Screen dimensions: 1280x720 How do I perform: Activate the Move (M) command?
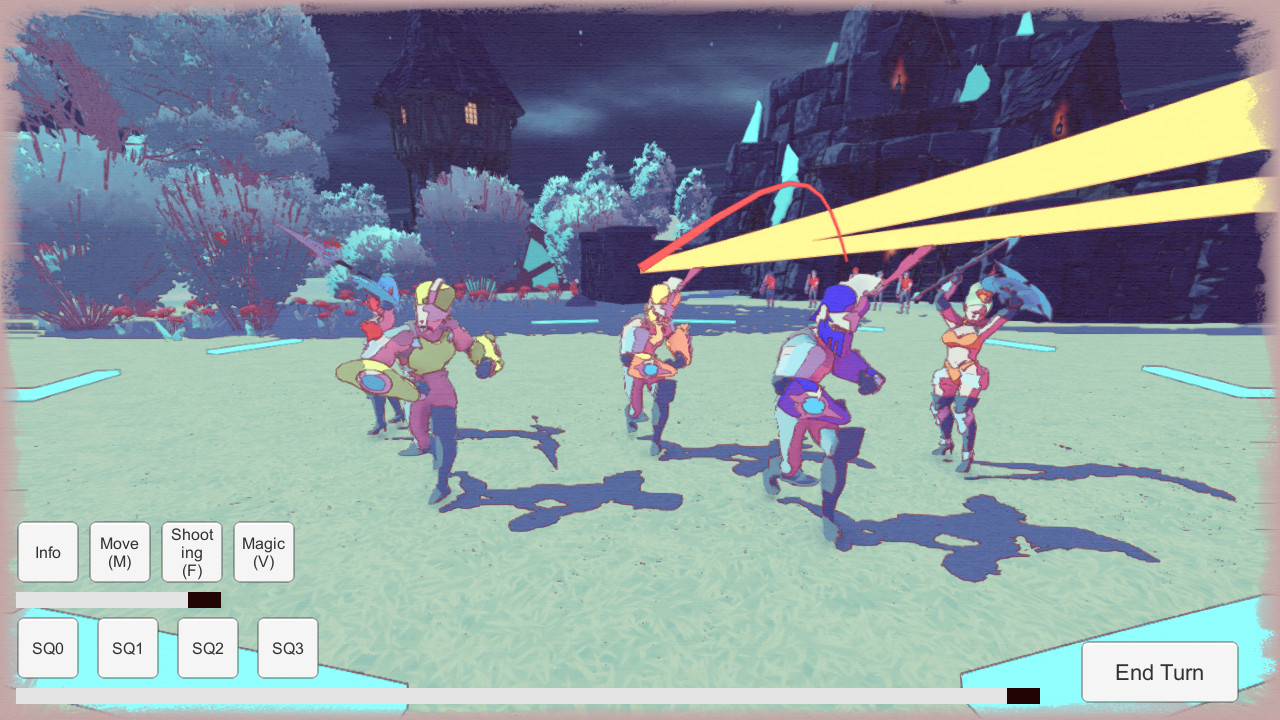coord(119,551)
